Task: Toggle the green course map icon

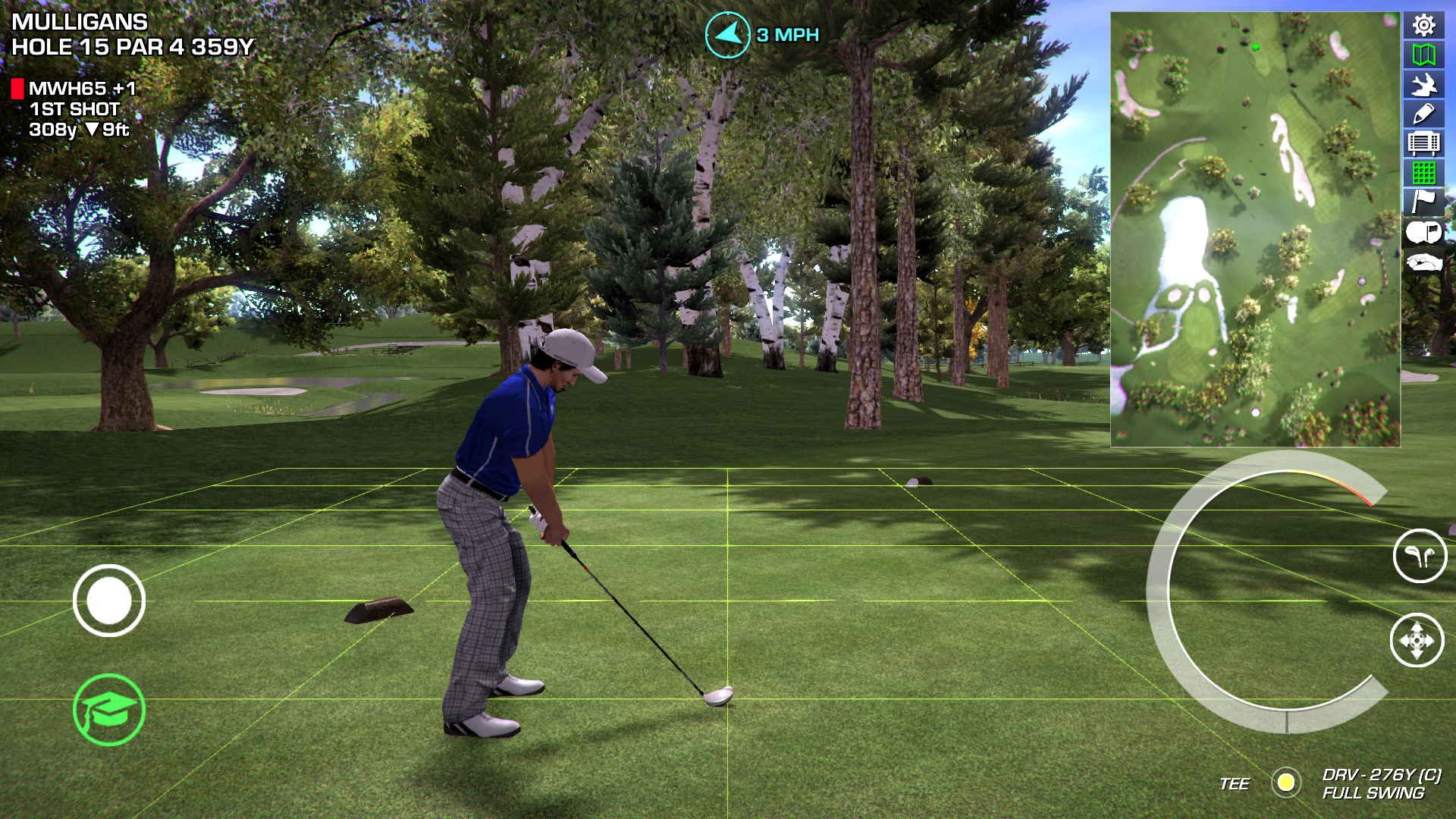Action: pos(1423,55)
